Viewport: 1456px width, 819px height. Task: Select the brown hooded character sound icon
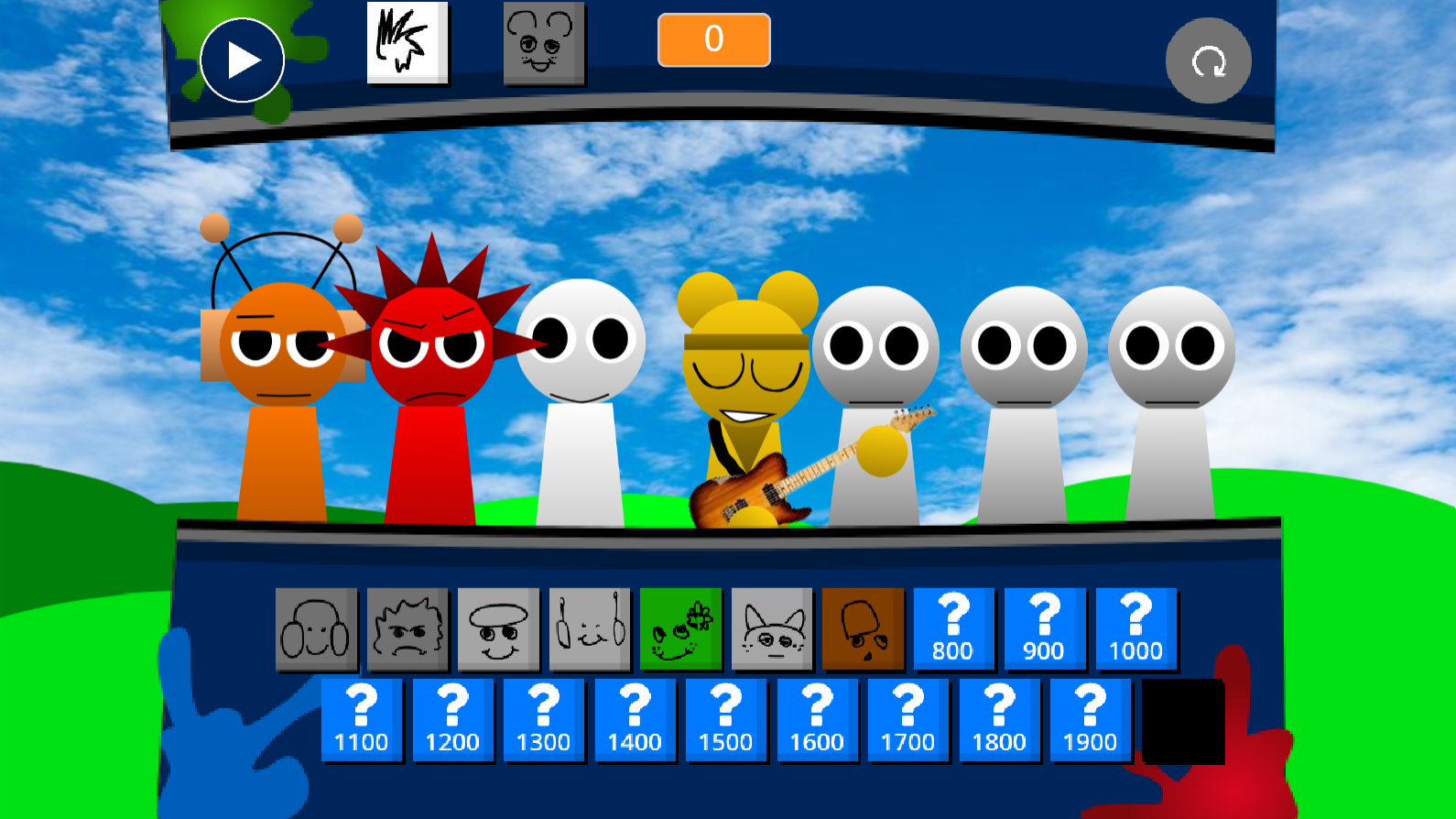tap(863, 628)
